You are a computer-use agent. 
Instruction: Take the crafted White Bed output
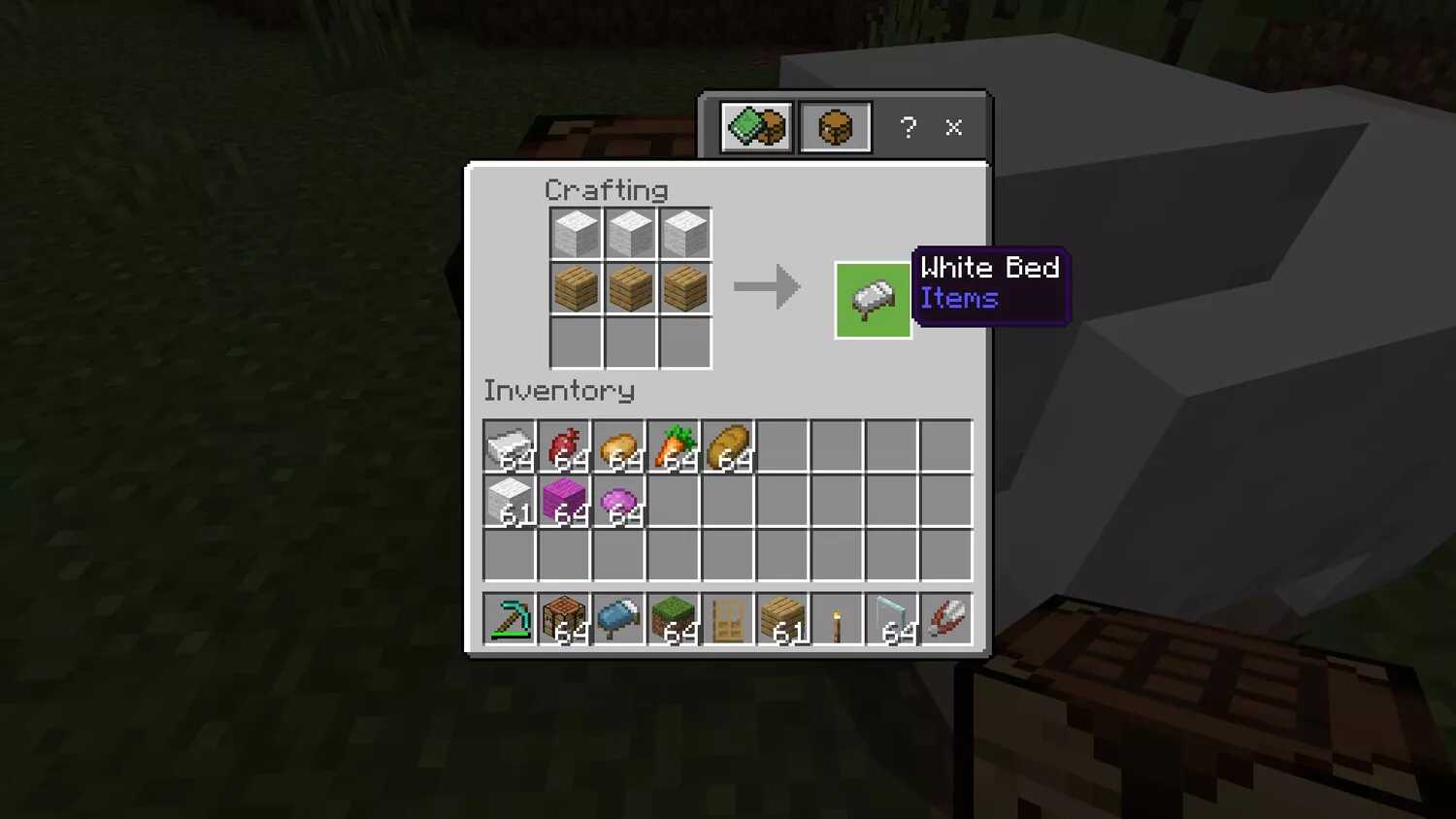(873, 300)
